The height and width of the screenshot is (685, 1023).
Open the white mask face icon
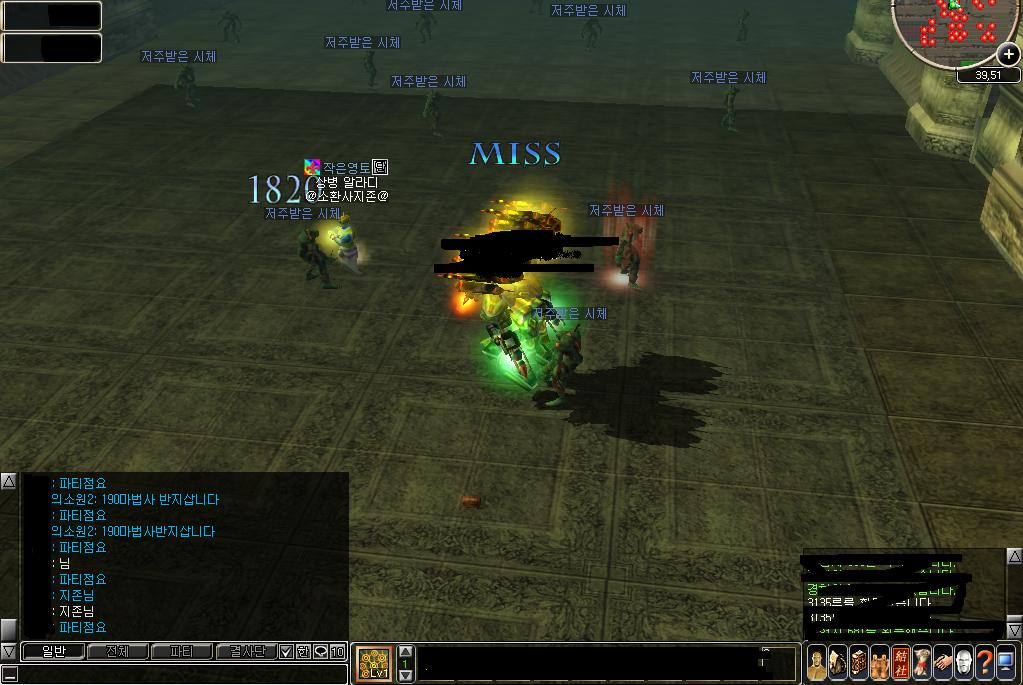click(963, 662)
